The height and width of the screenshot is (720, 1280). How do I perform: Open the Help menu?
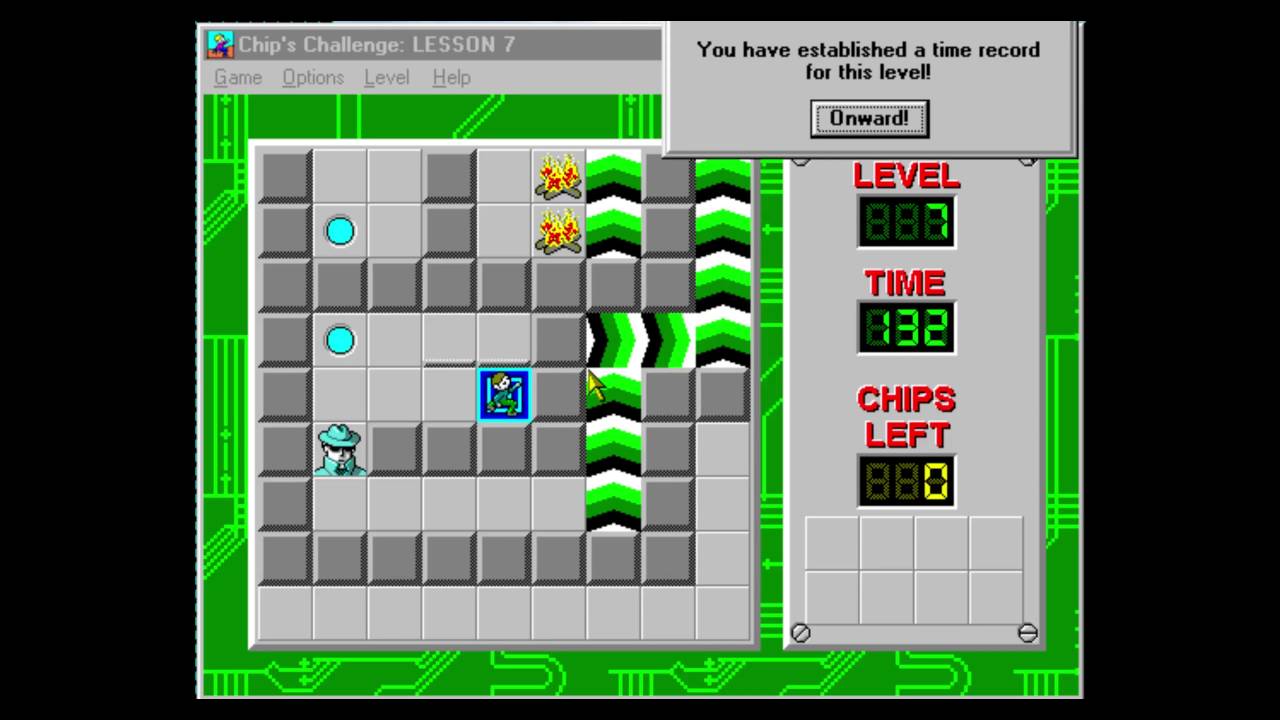pyautogui.click(x=451, y=77)
